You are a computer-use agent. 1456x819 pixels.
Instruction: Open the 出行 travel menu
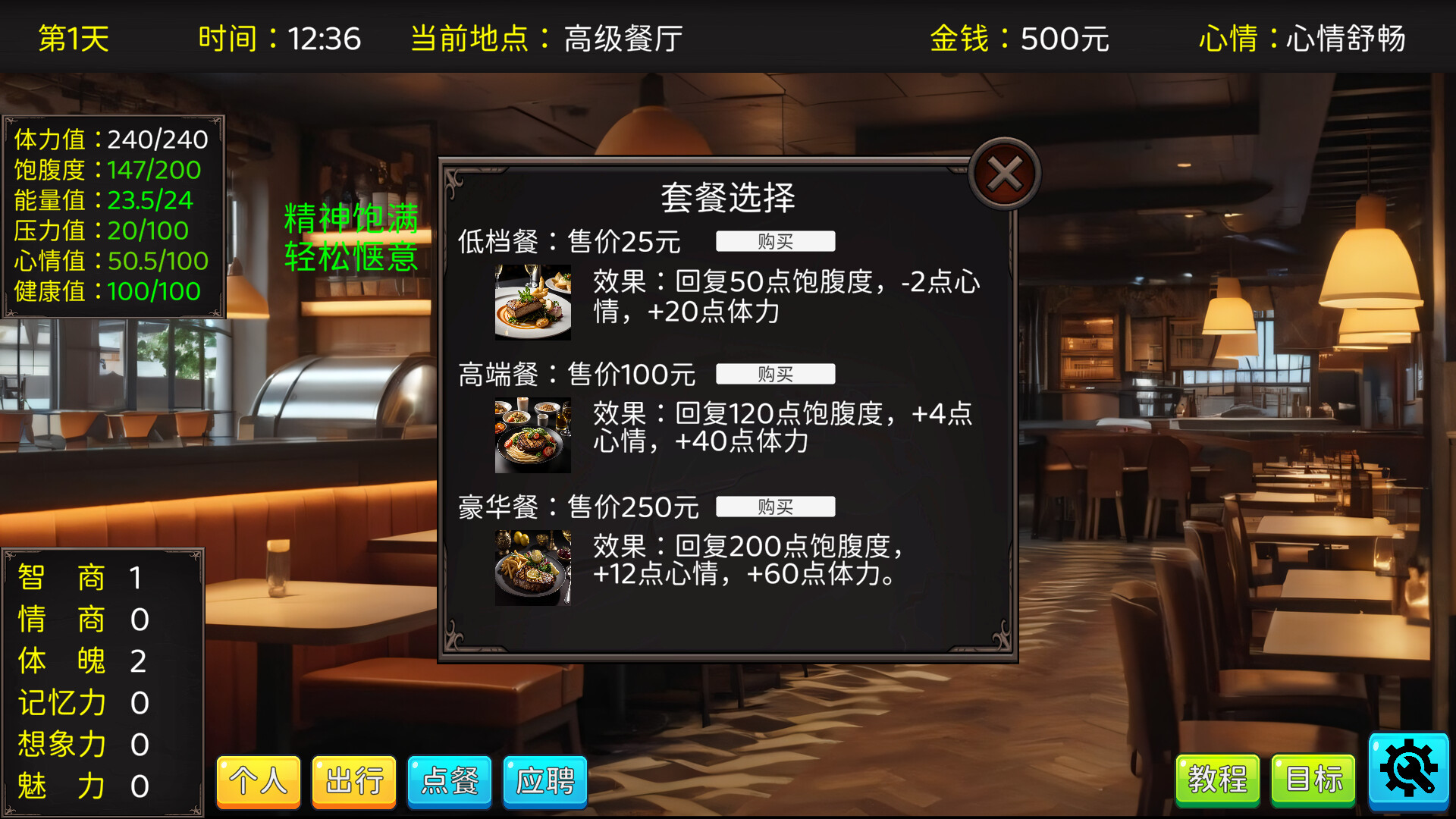coord(353,782)
